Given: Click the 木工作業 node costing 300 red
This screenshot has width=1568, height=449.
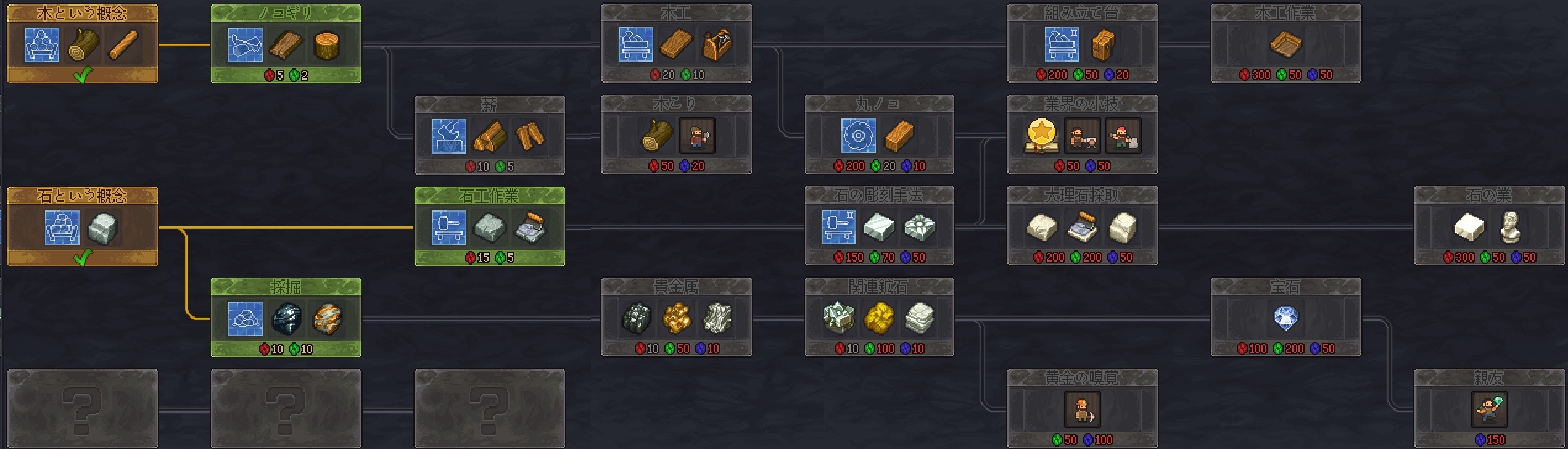Looking at the screenshot, I should click(1285, 44).
